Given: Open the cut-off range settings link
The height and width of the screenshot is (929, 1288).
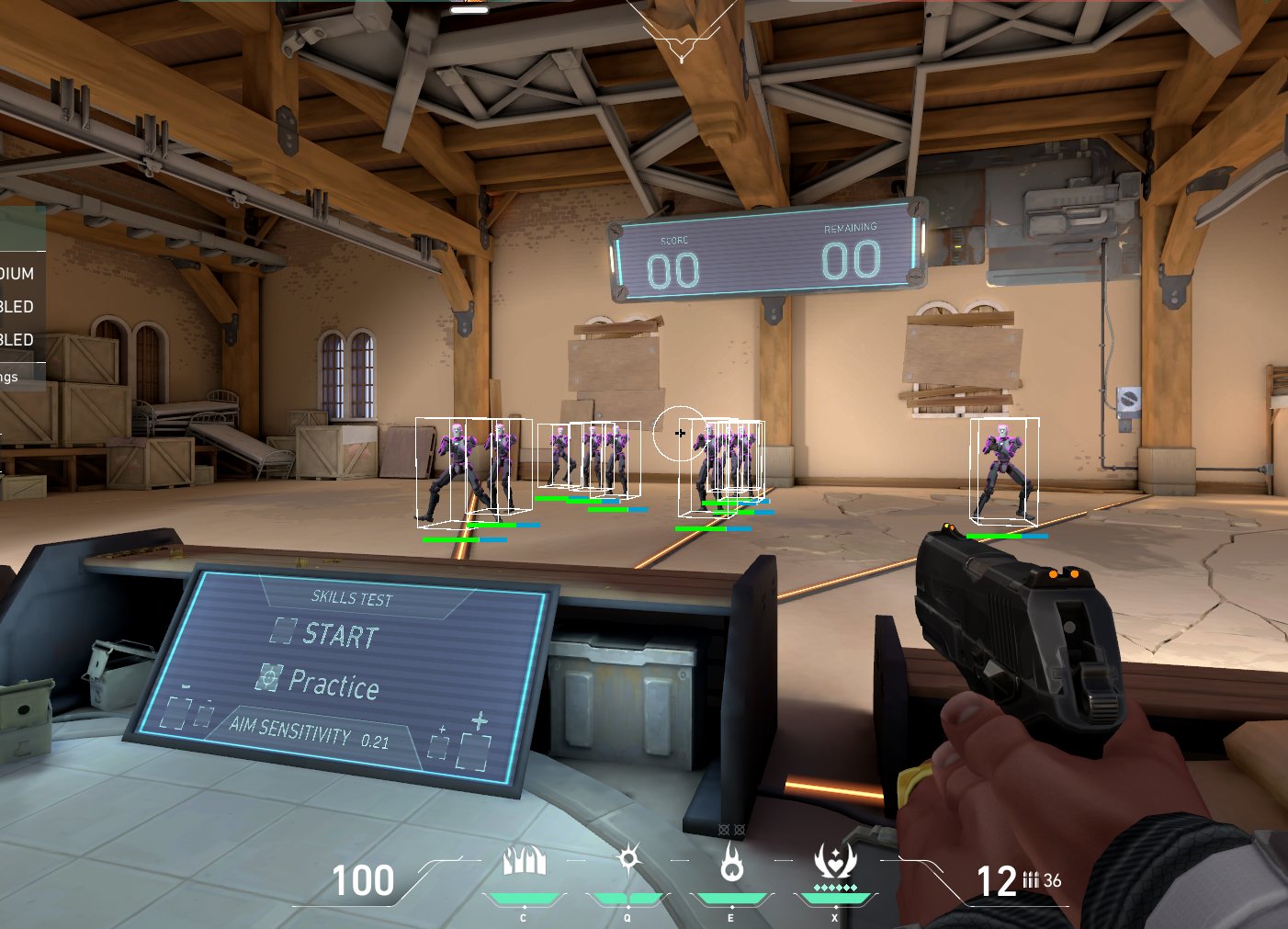Looking at the screenshot, I should pos(9,377).
